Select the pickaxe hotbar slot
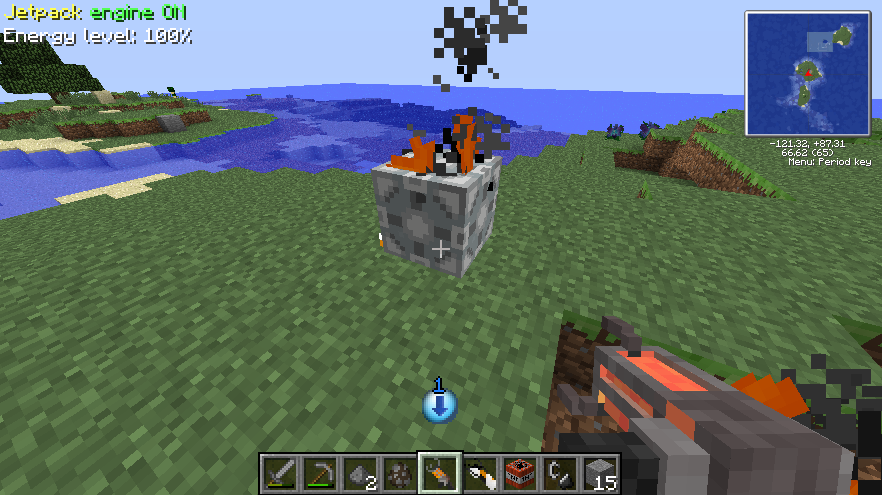 pos(319,472)
